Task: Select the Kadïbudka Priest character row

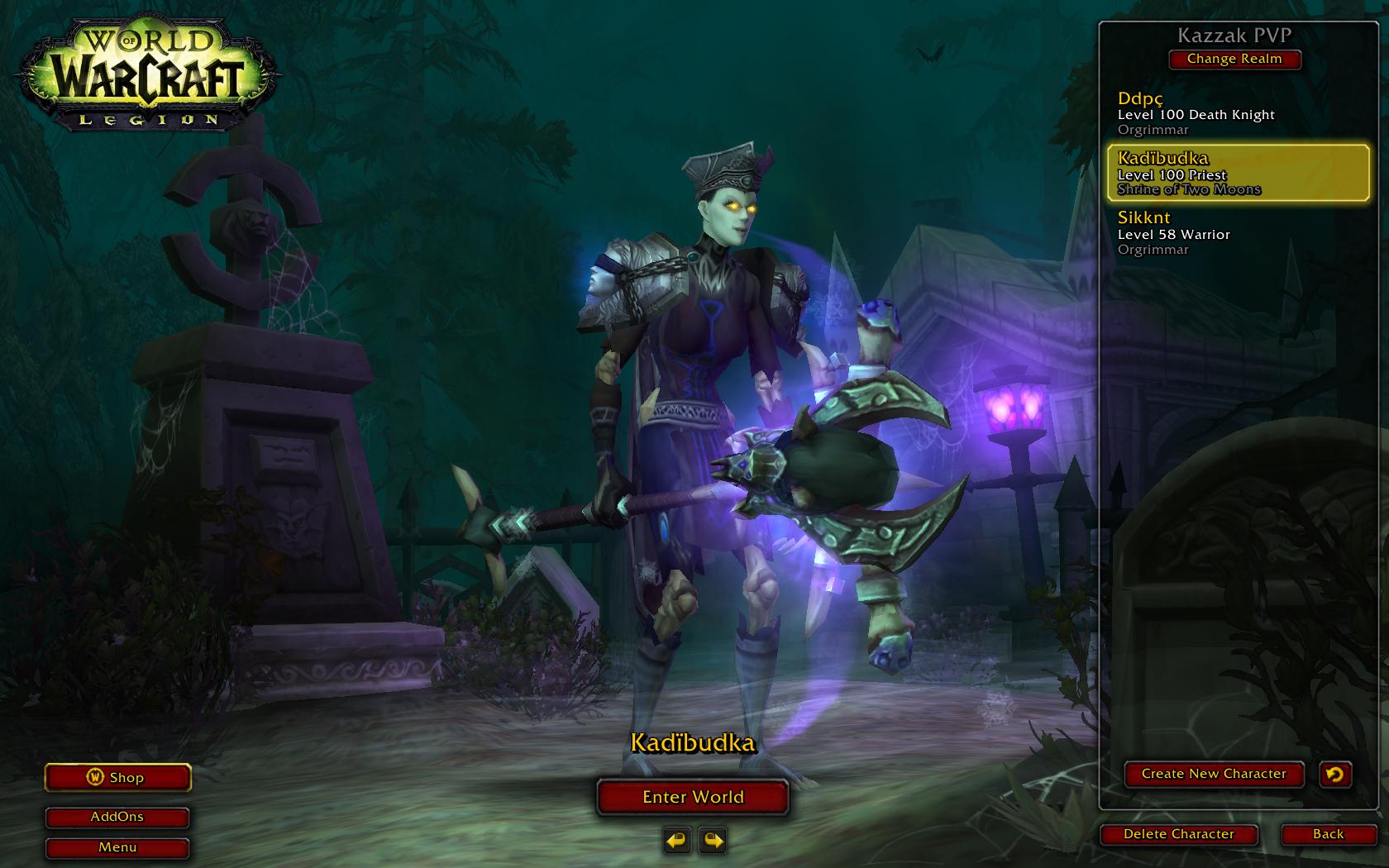Action: pyautogui.click(x=1237, y=174)
